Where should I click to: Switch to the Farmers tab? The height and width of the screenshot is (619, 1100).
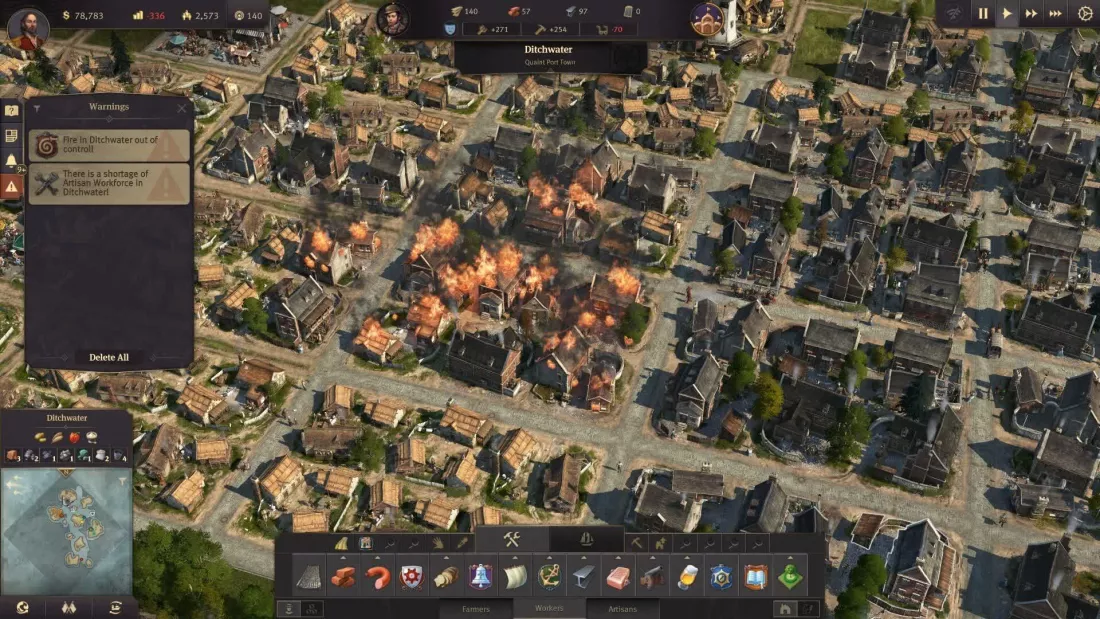click(x=476, y=608)
